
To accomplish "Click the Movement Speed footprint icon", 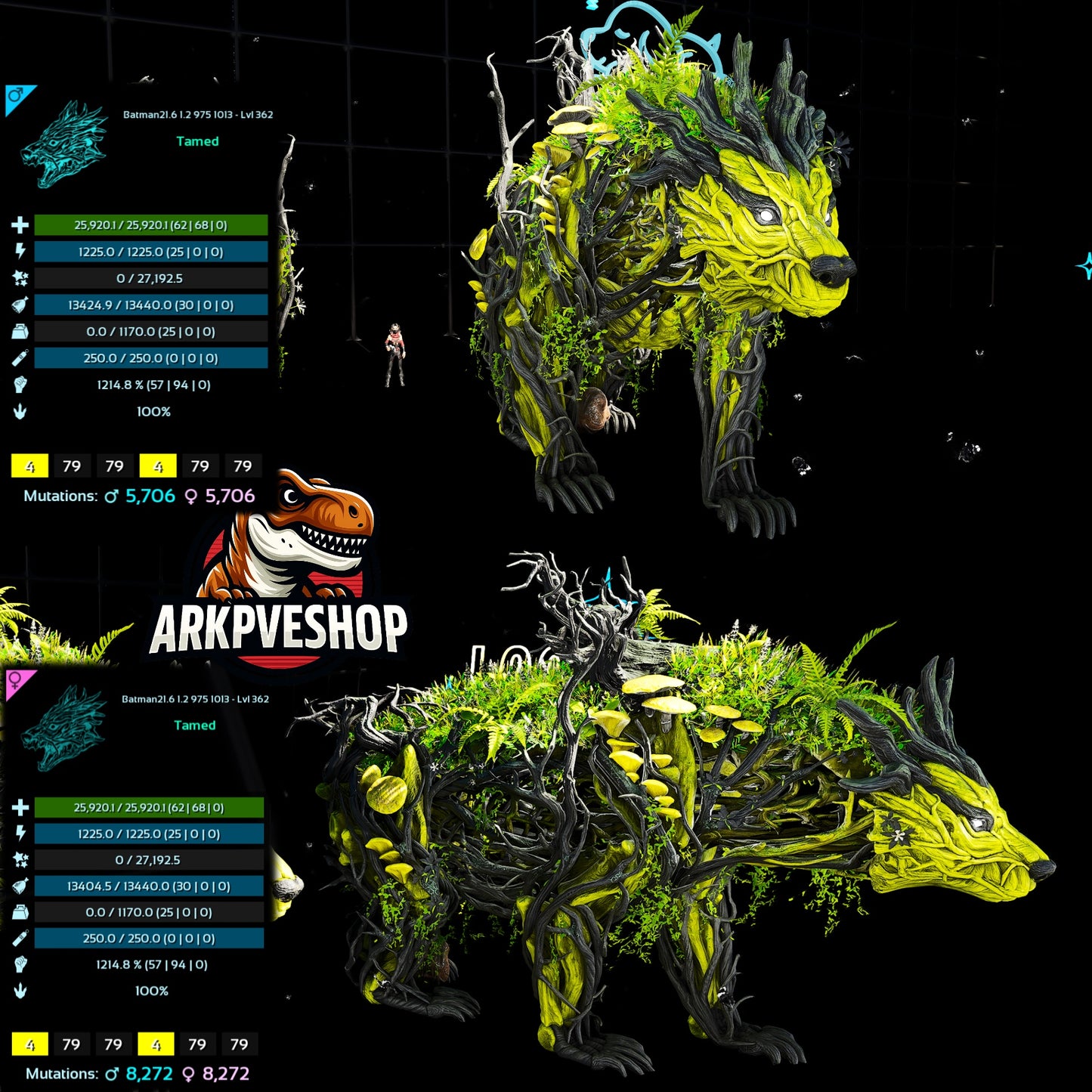I will [20, 412].
